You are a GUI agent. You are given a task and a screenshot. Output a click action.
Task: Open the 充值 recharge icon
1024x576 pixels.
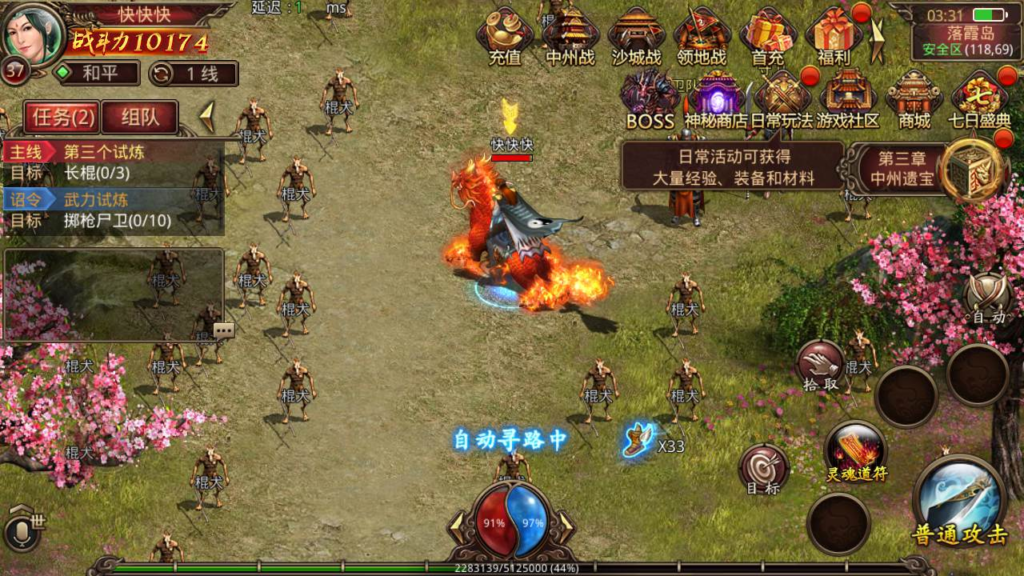(x=505, y=36)
